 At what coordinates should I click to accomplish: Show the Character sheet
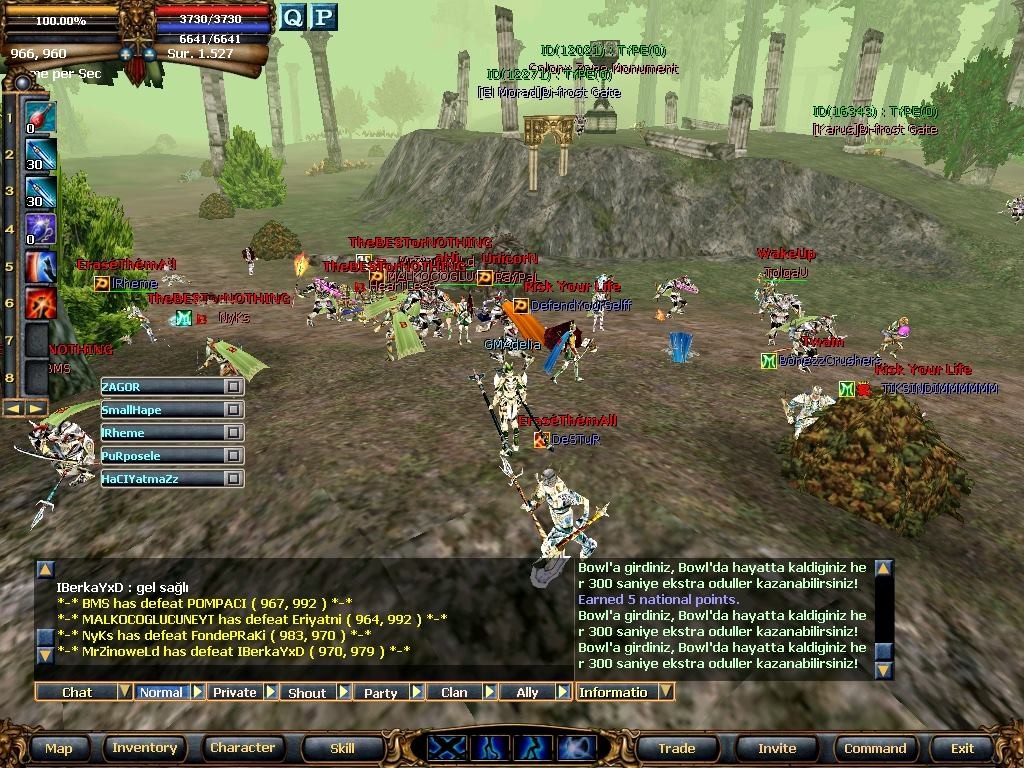click(x=242, y=748)
